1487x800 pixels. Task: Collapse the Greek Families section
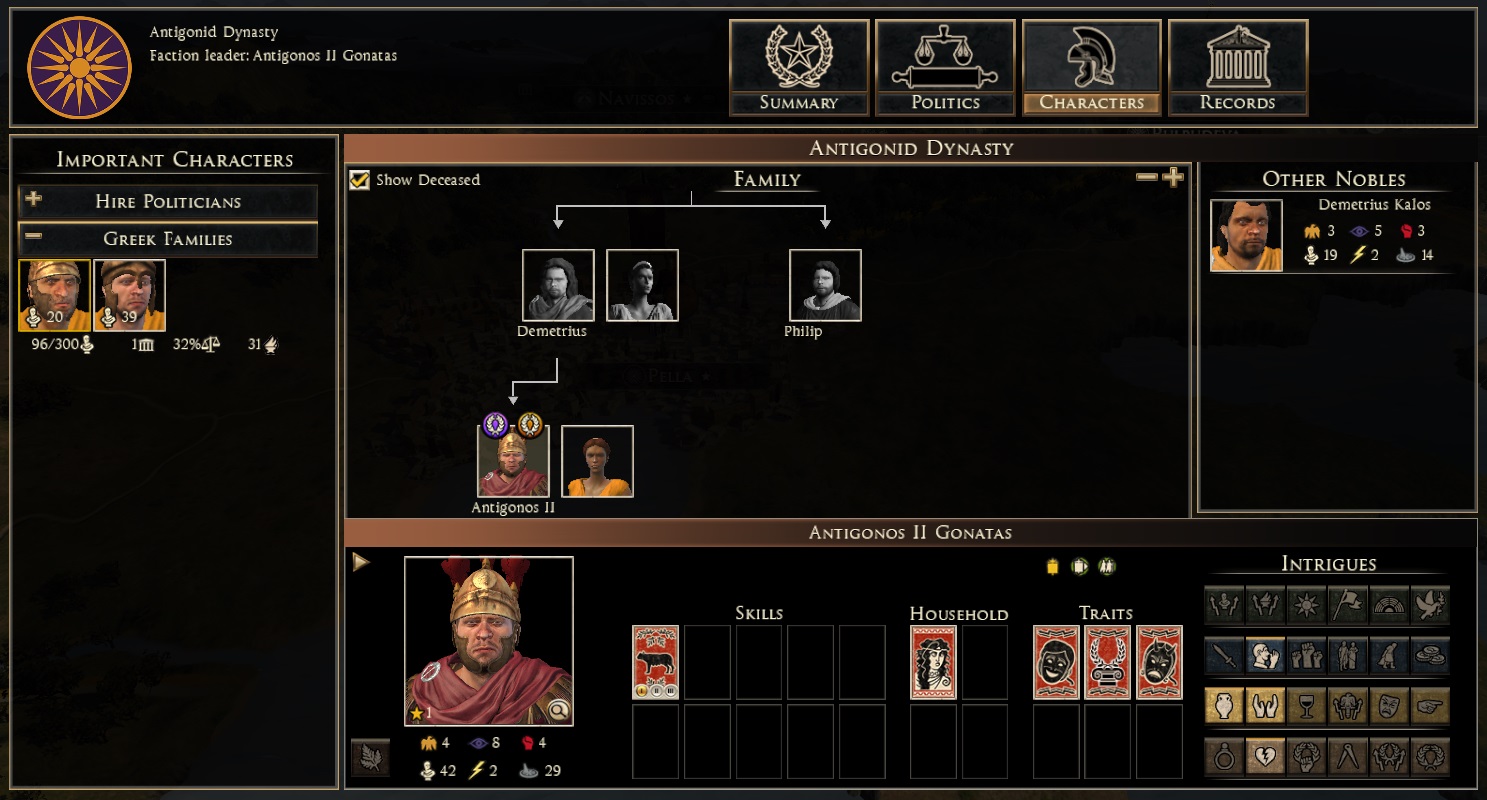(x=168, y=239)
